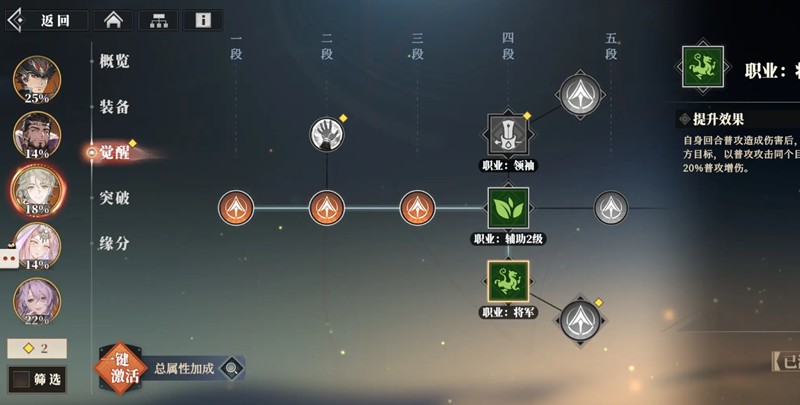Open the 缘分 bonds tab
Image resolution: width=800 pixels, height=405 pixels.
pos(114,243)
